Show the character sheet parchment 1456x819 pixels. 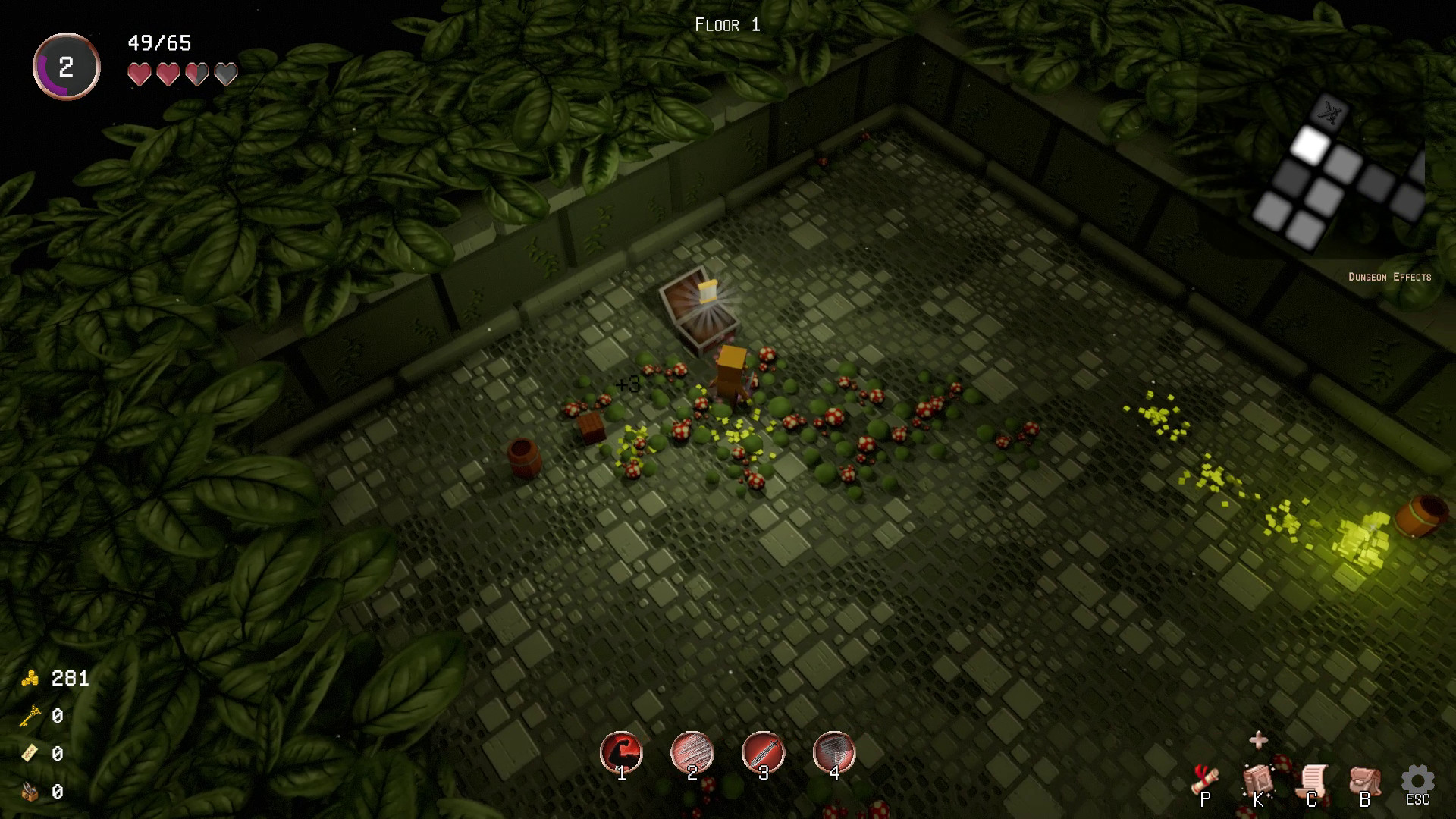click(1312, 781)
